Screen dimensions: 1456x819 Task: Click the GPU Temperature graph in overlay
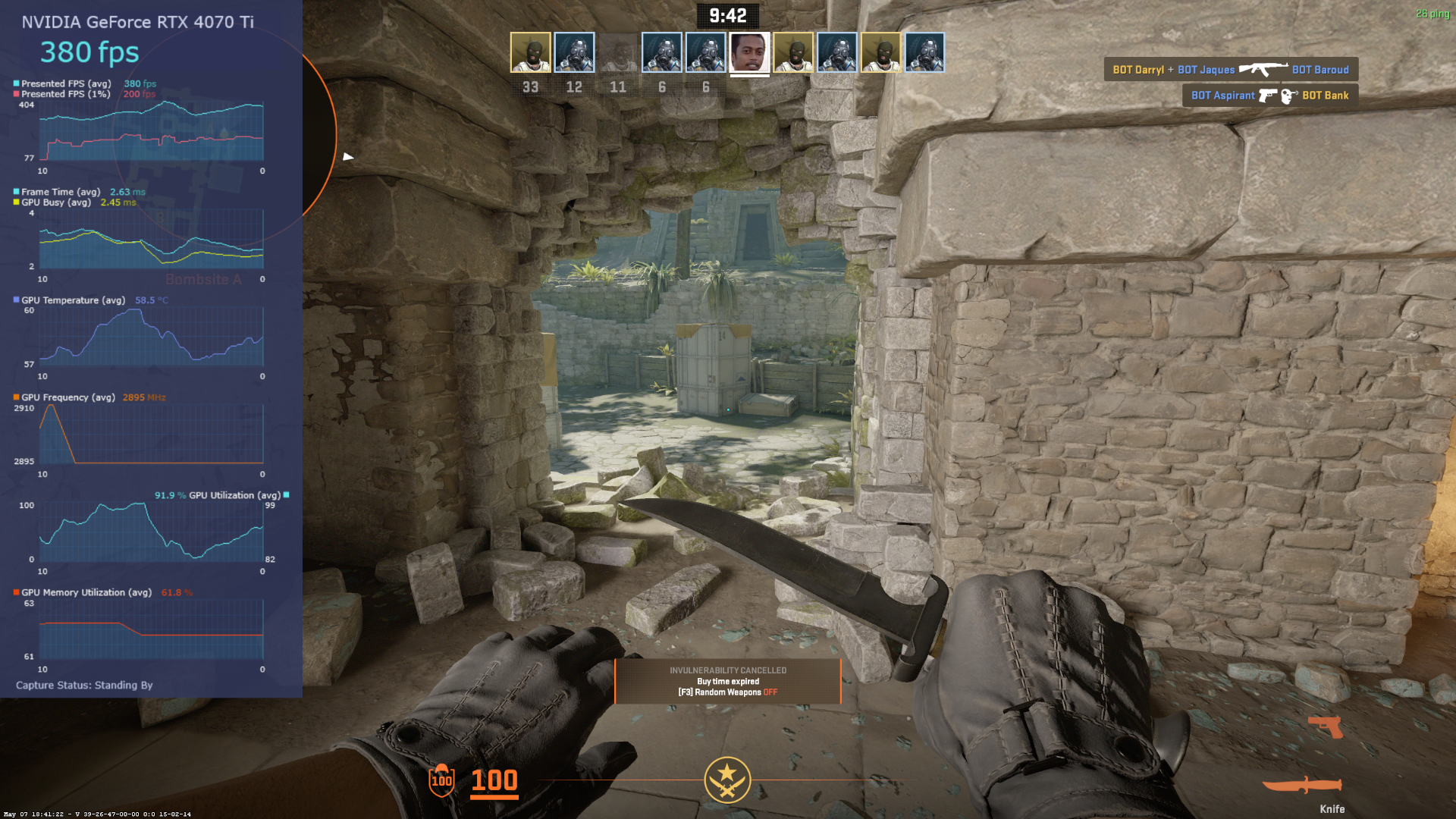[x=152, y=337]
